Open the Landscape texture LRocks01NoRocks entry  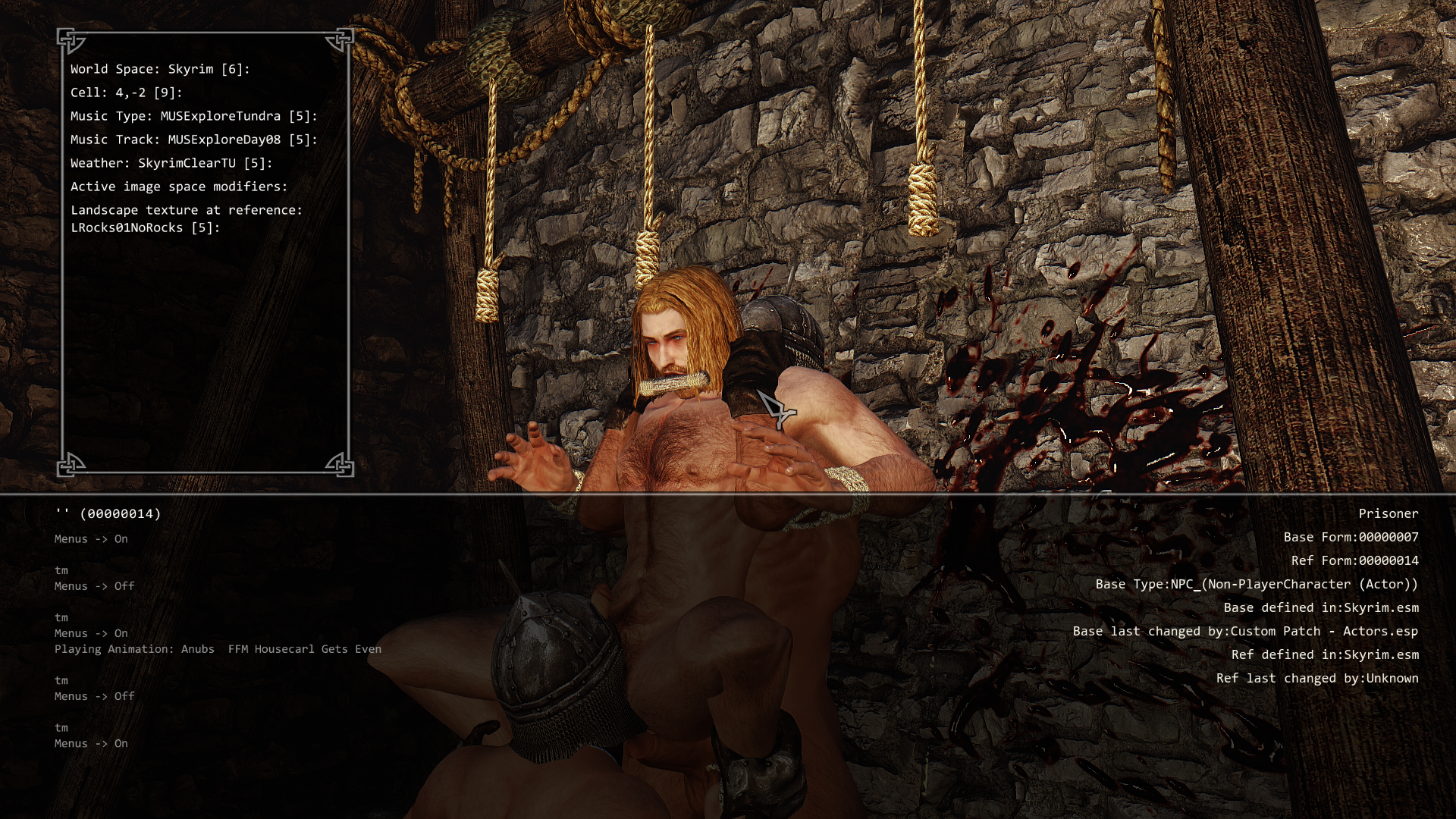coord(187,218)
